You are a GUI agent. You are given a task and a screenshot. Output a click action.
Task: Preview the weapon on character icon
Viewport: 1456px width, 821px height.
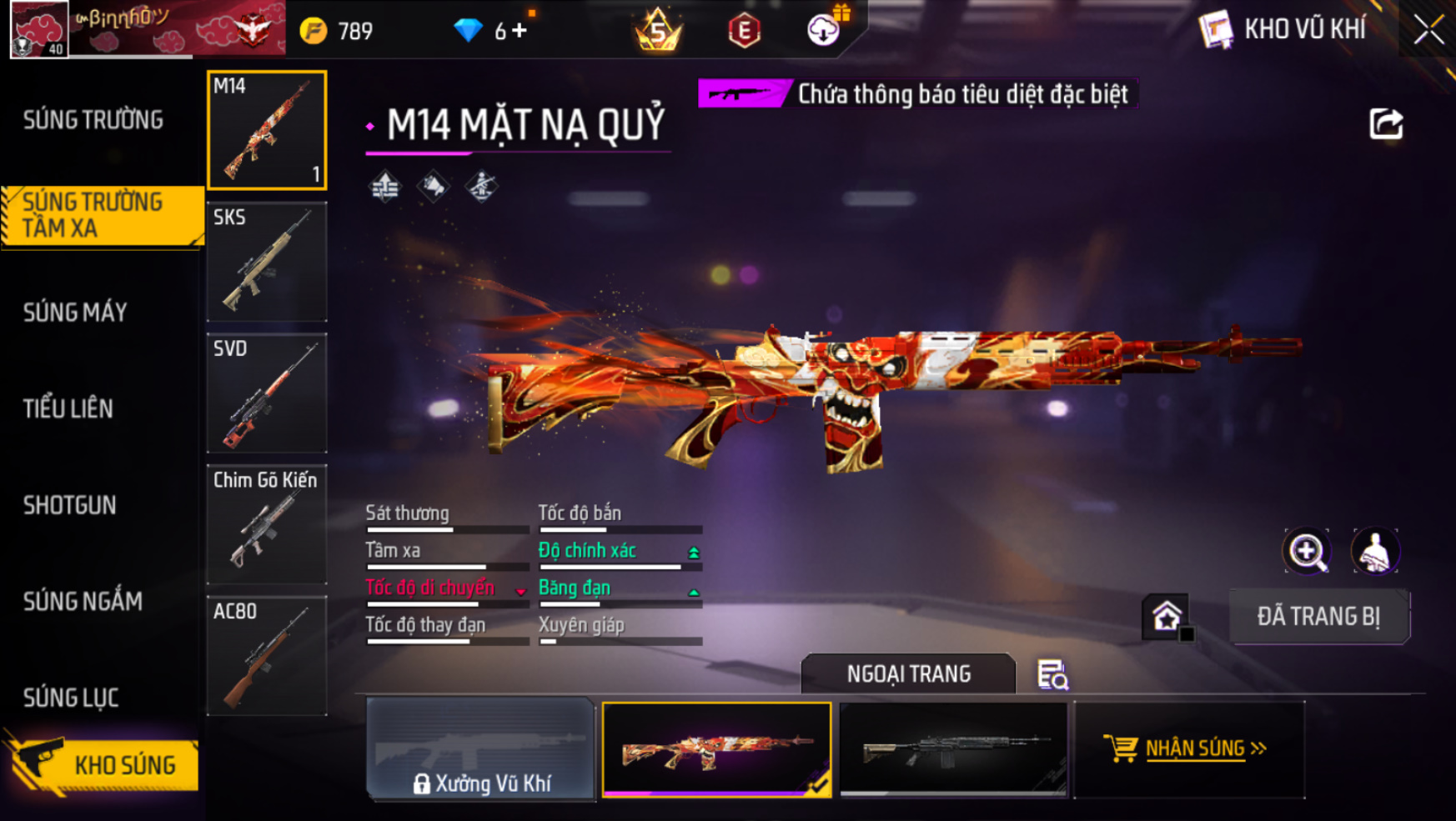point(1374,551)
